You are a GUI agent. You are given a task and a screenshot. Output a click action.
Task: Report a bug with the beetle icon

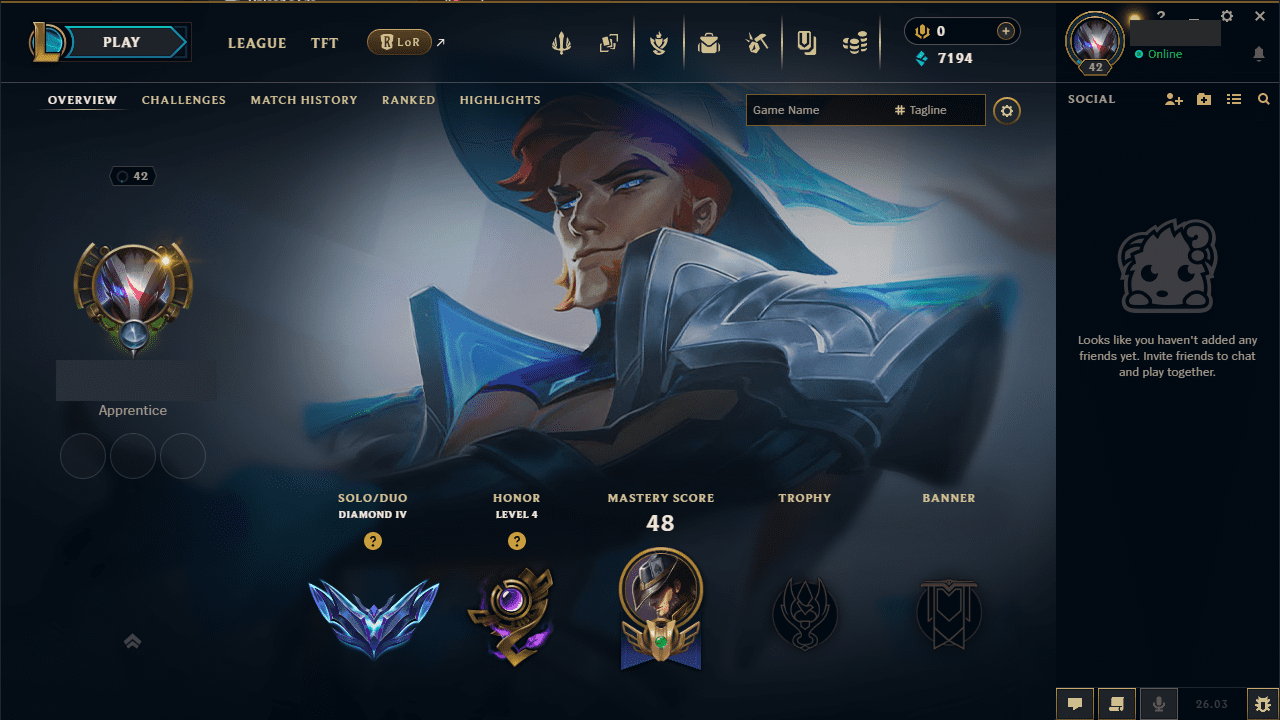tap(1264, 703)
